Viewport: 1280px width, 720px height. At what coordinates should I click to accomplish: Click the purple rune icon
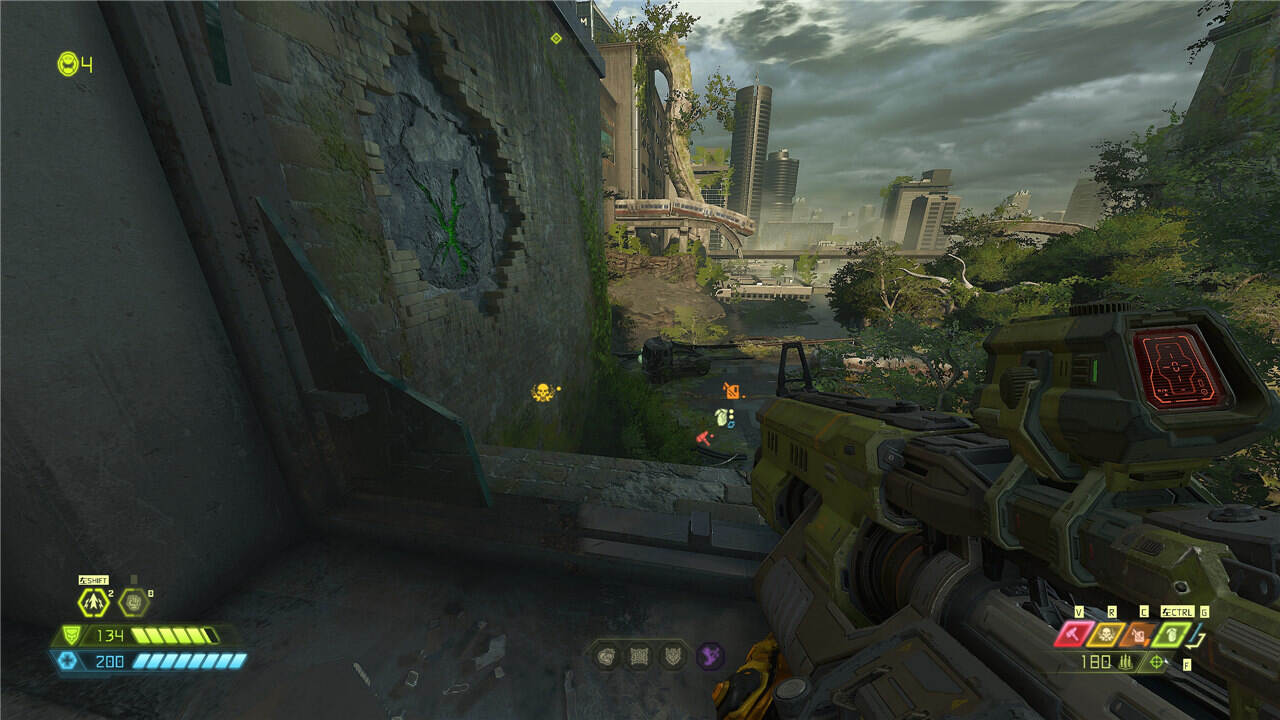(x=710, y=656)
